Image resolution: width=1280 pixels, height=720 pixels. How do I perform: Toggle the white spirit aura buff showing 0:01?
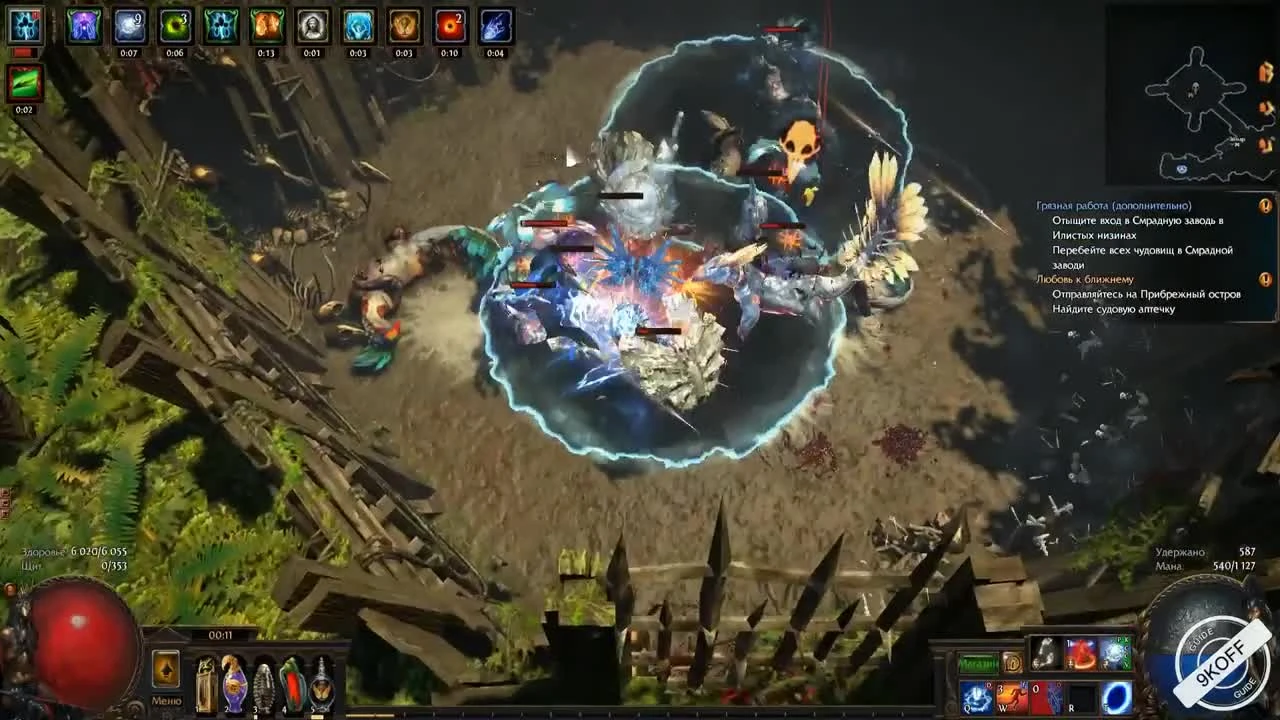click(x=311, y=26)
